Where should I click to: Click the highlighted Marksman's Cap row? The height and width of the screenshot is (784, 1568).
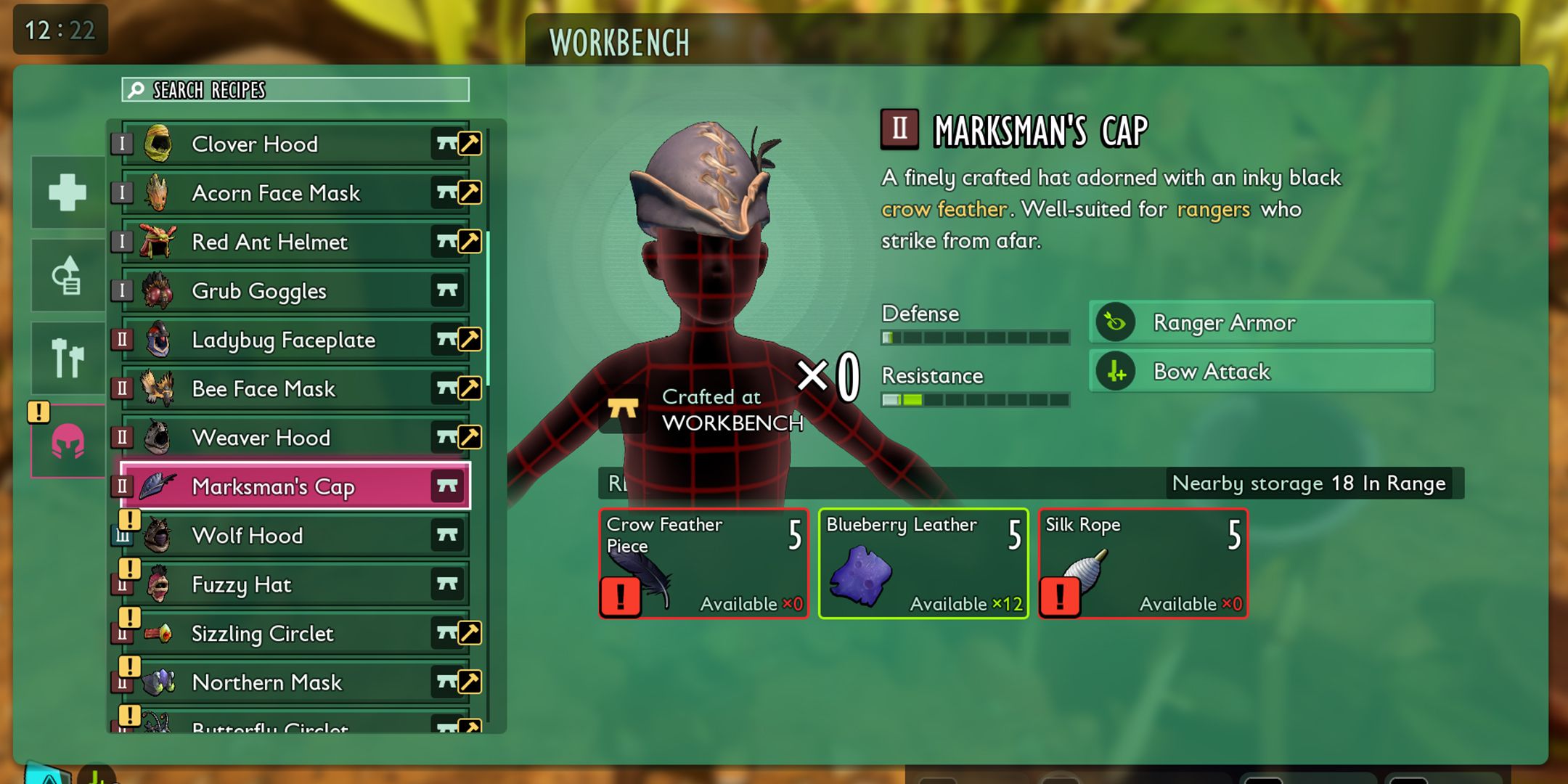(295, 486)
